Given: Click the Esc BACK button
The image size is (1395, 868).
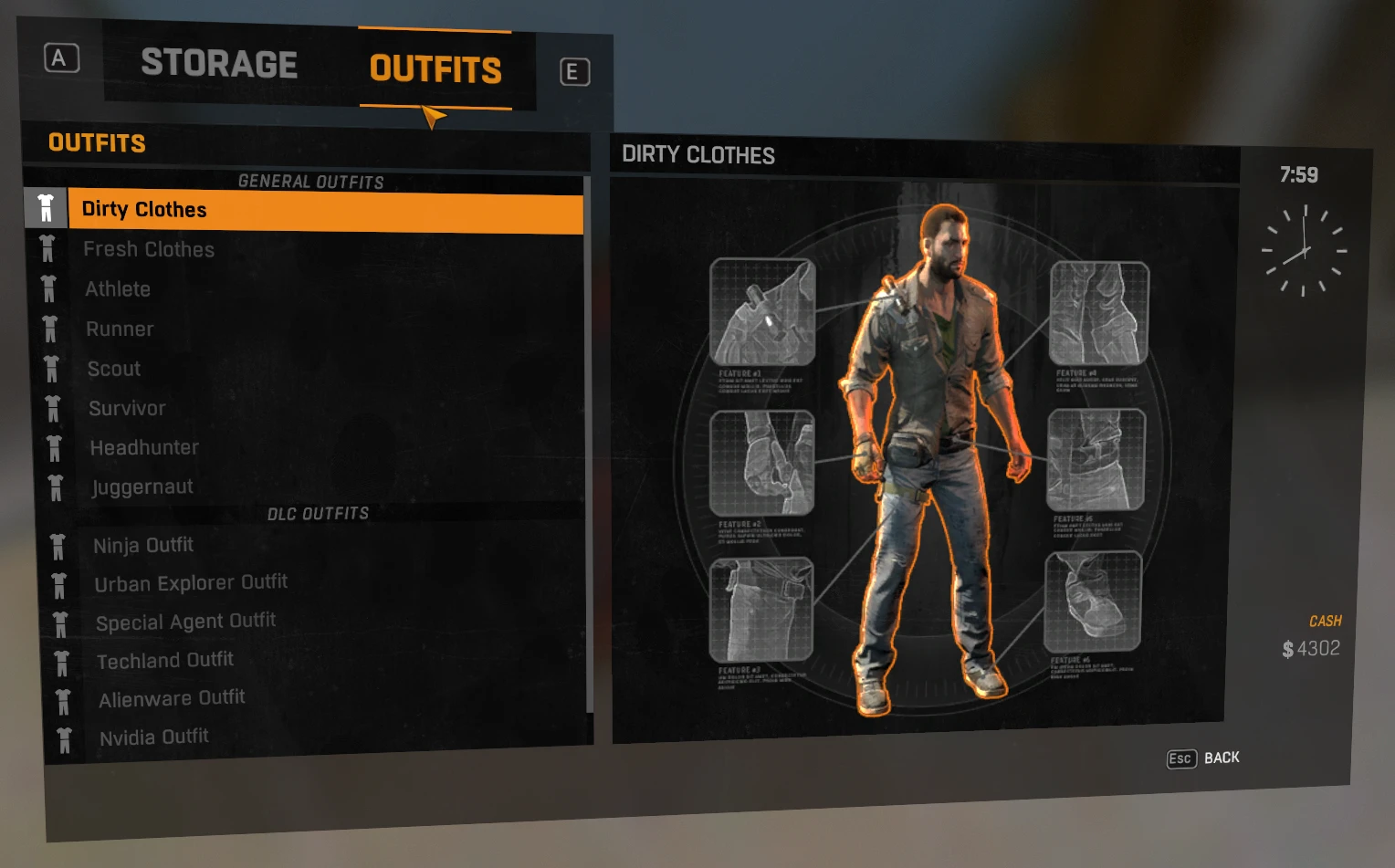Looking at the screenshot, I should [x=1201, y=758].
